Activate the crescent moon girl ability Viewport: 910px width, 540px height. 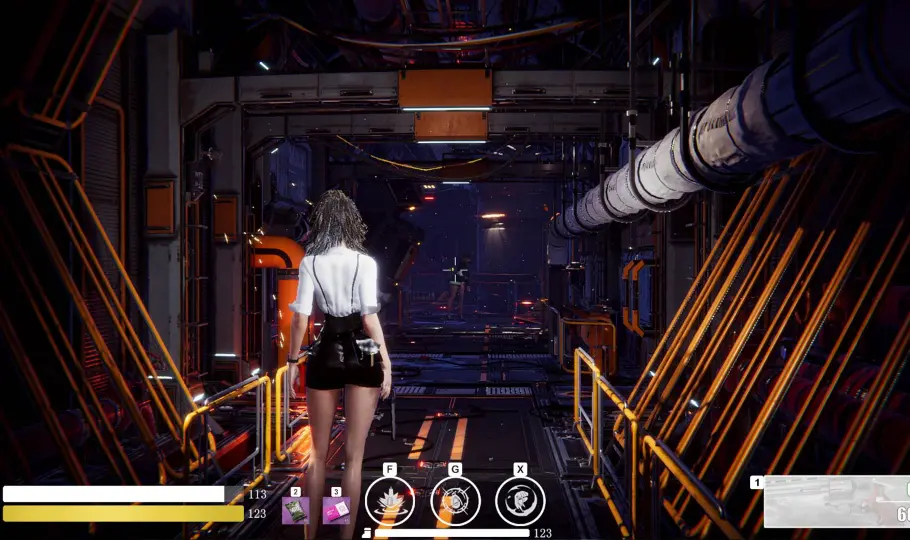click(520, 500)
